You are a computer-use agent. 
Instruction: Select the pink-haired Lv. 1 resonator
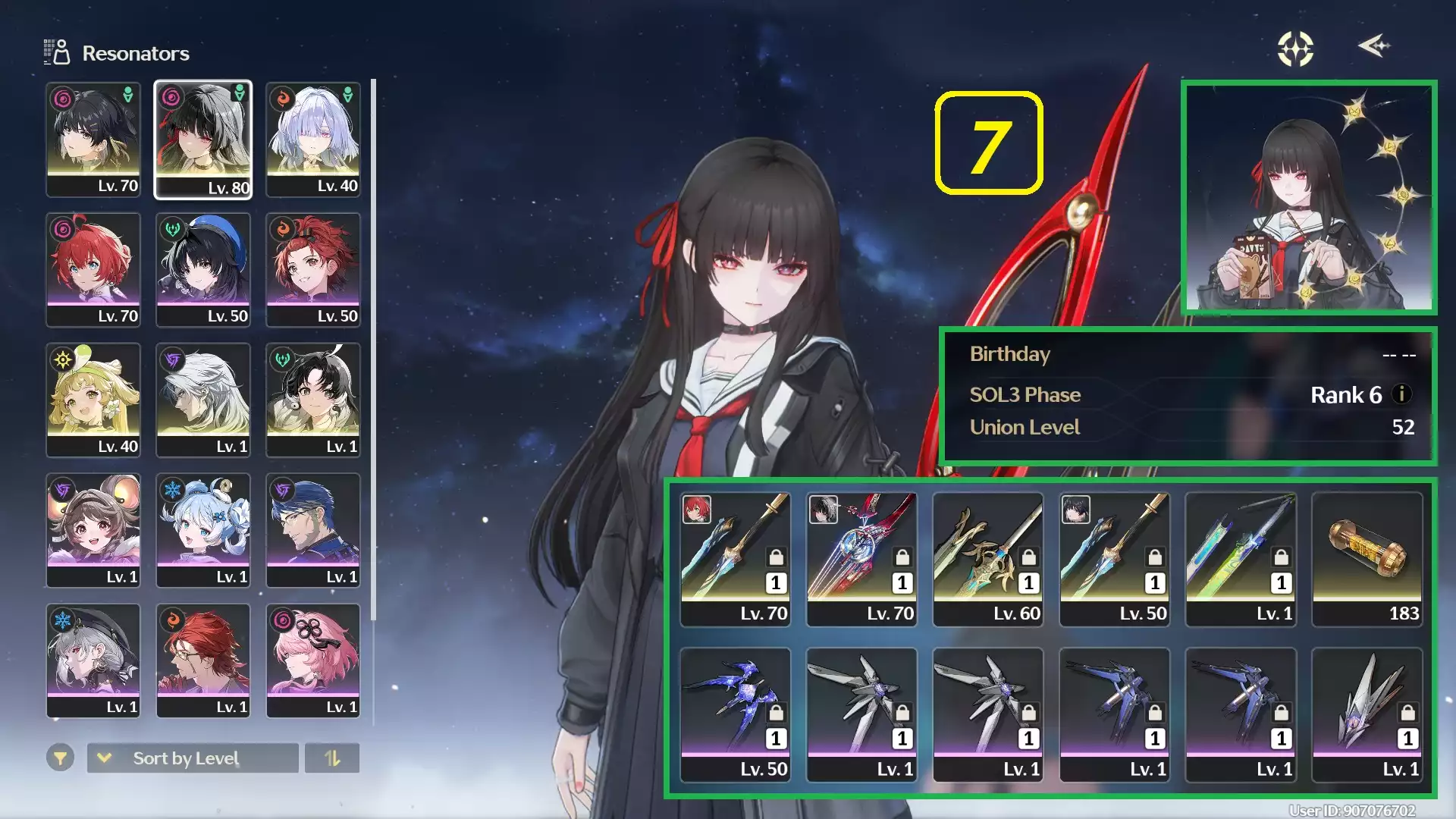pos(313,661)
